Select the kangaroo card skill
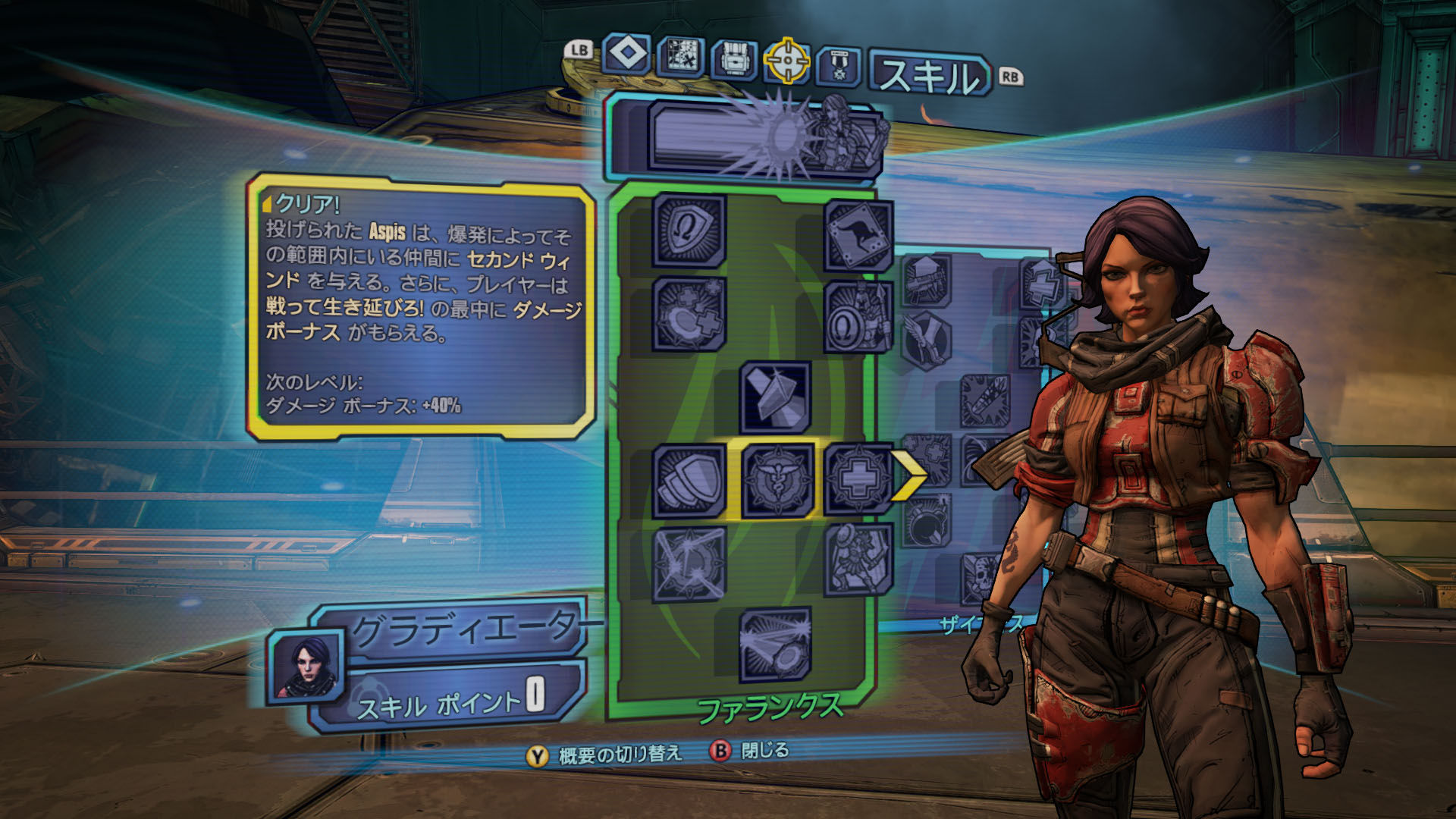 click(858, 236)
